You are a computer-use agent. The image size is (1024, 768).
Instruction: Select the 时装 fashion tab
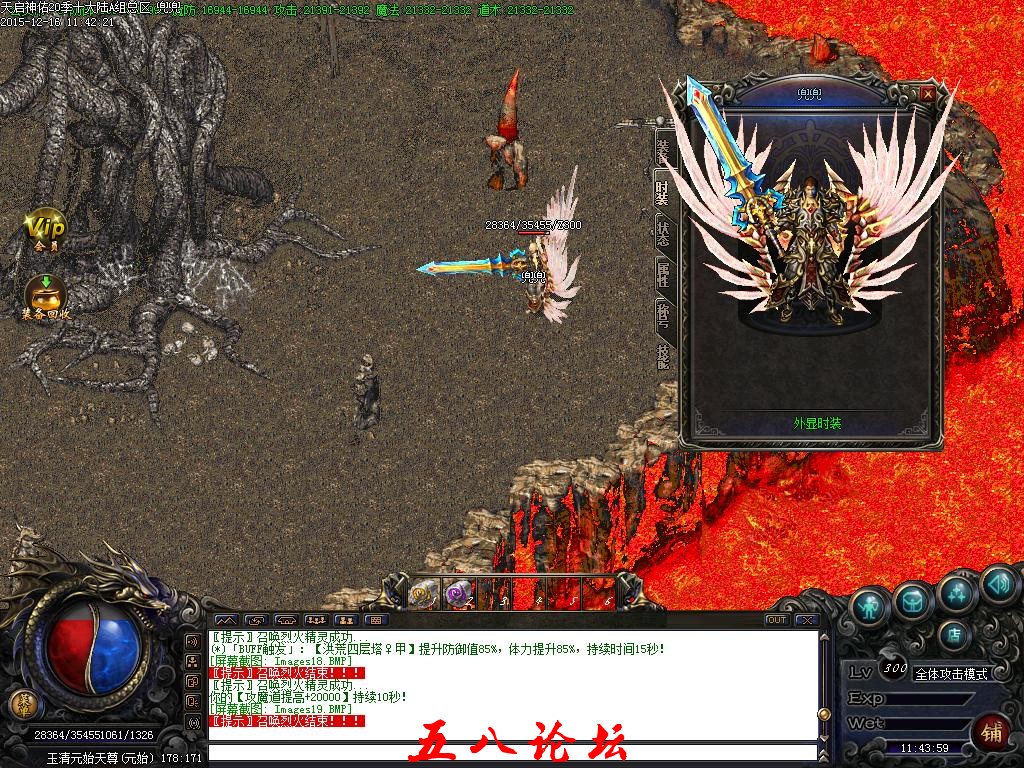coord(664,190)
